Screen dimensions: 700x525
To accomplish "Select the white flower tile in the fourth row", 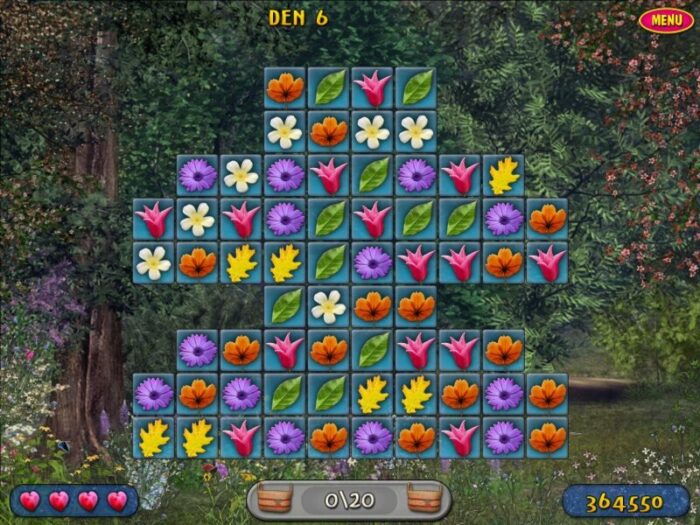I will coord(197,218).
